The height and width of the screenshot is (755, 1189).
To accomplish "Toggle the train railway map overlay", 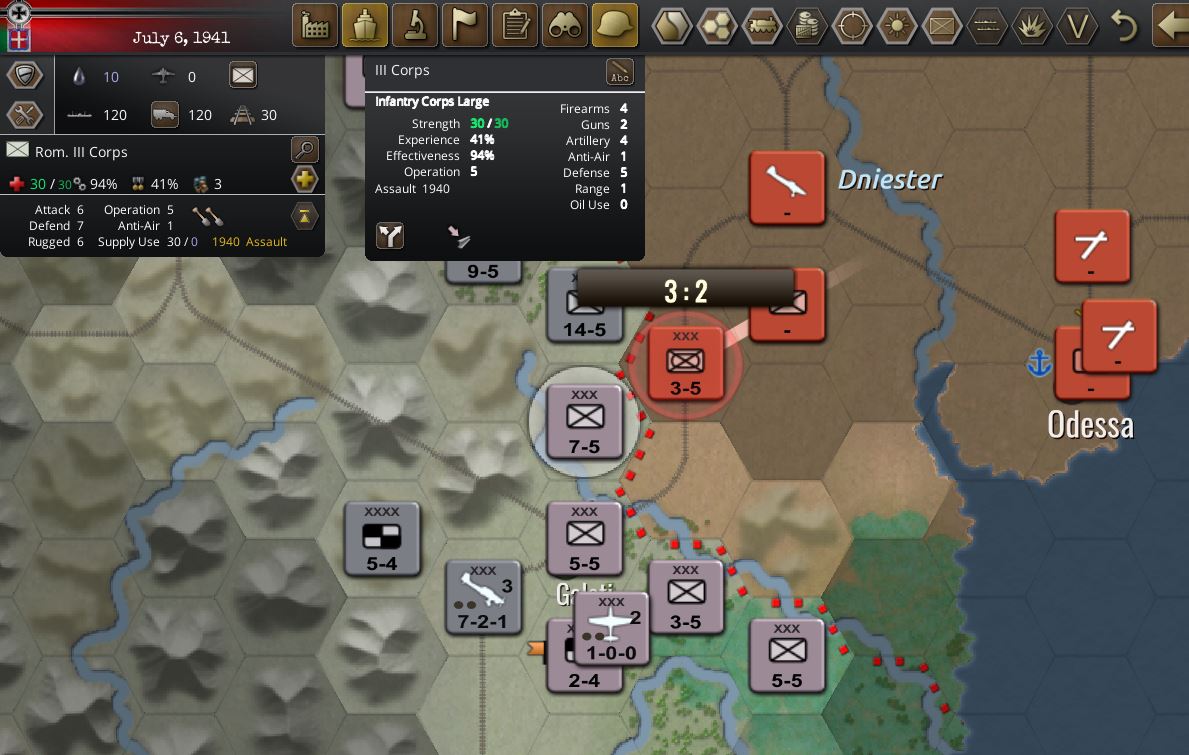I will point(762,26).
